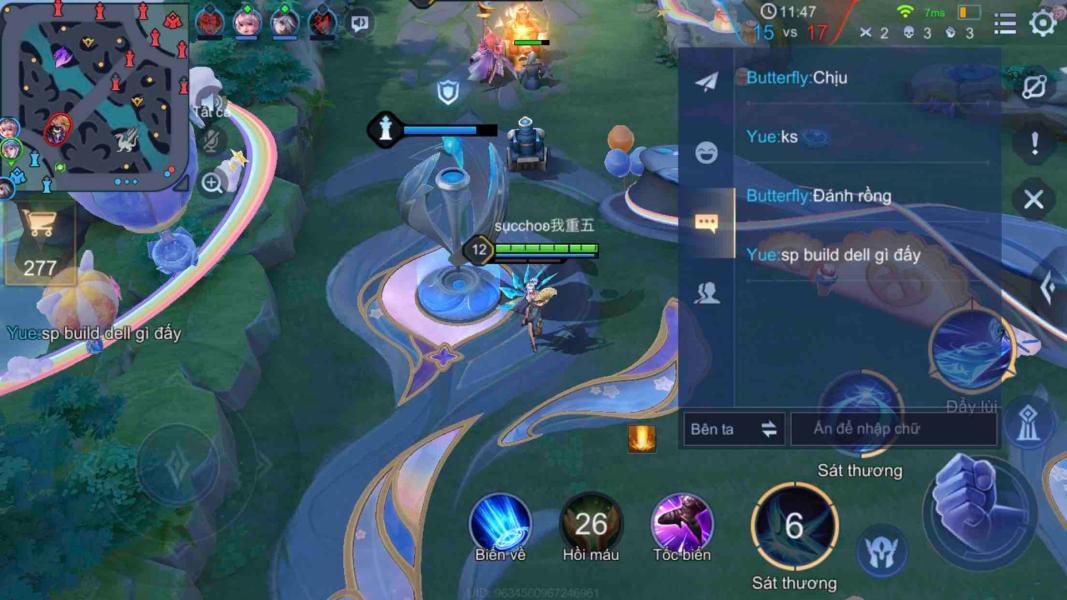Activate the Biến về recall ability

[x=500, y=523]
